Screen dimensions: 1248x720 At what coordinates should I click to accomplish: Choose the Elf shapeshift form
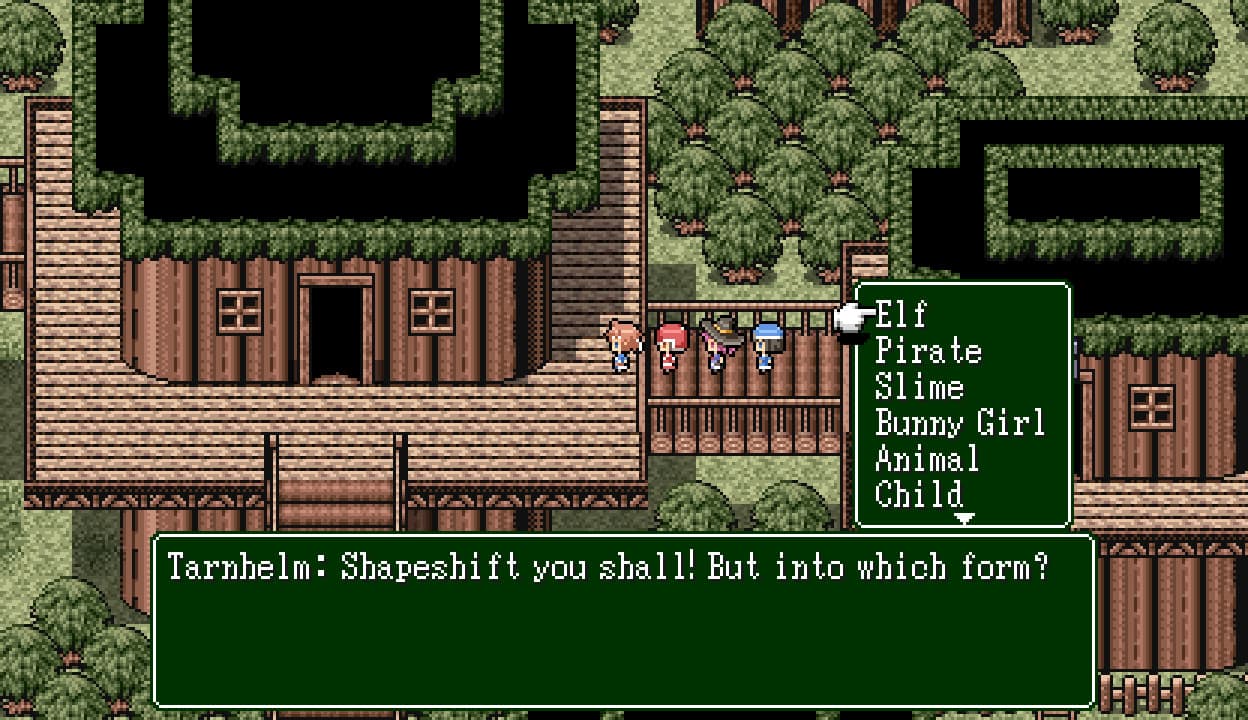point(901,315)
